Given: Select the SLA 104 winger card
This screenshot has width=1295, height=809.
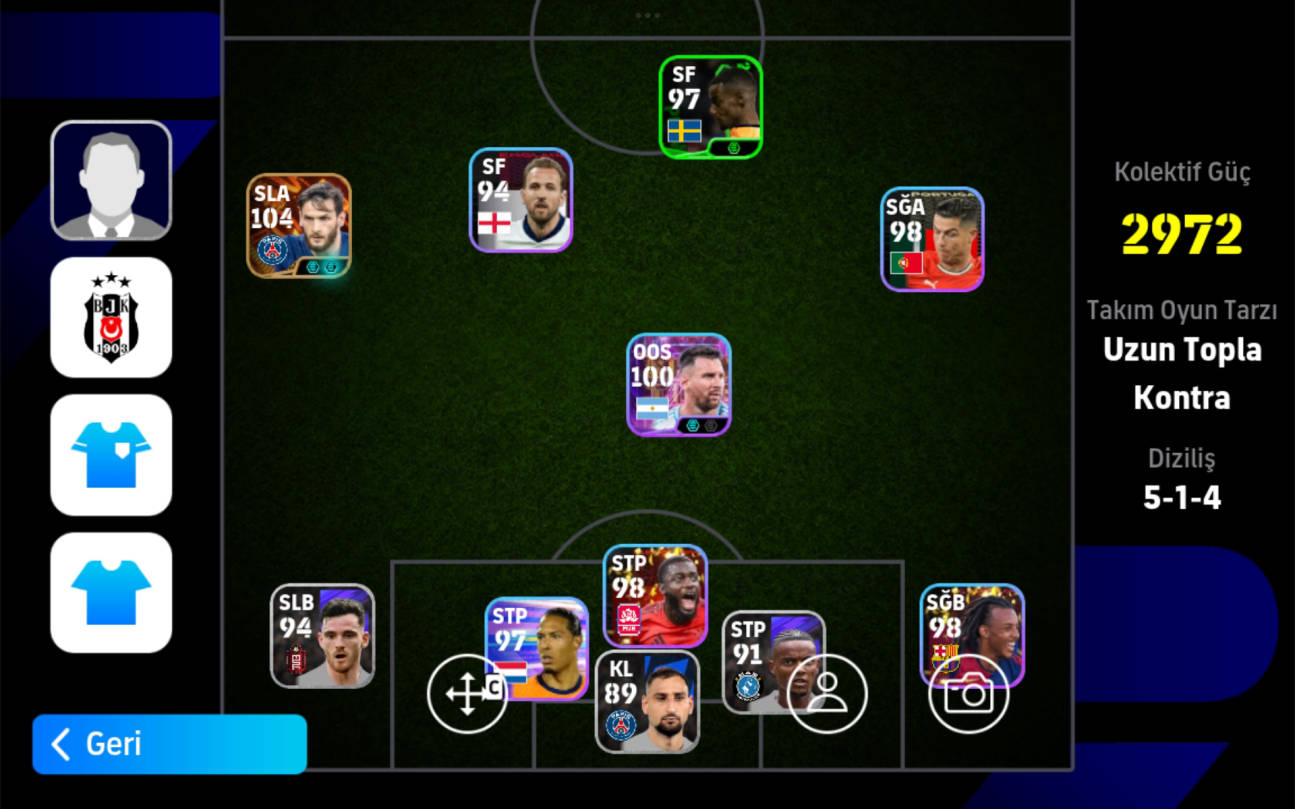Looking at the screenshot, I should (299, 226).
